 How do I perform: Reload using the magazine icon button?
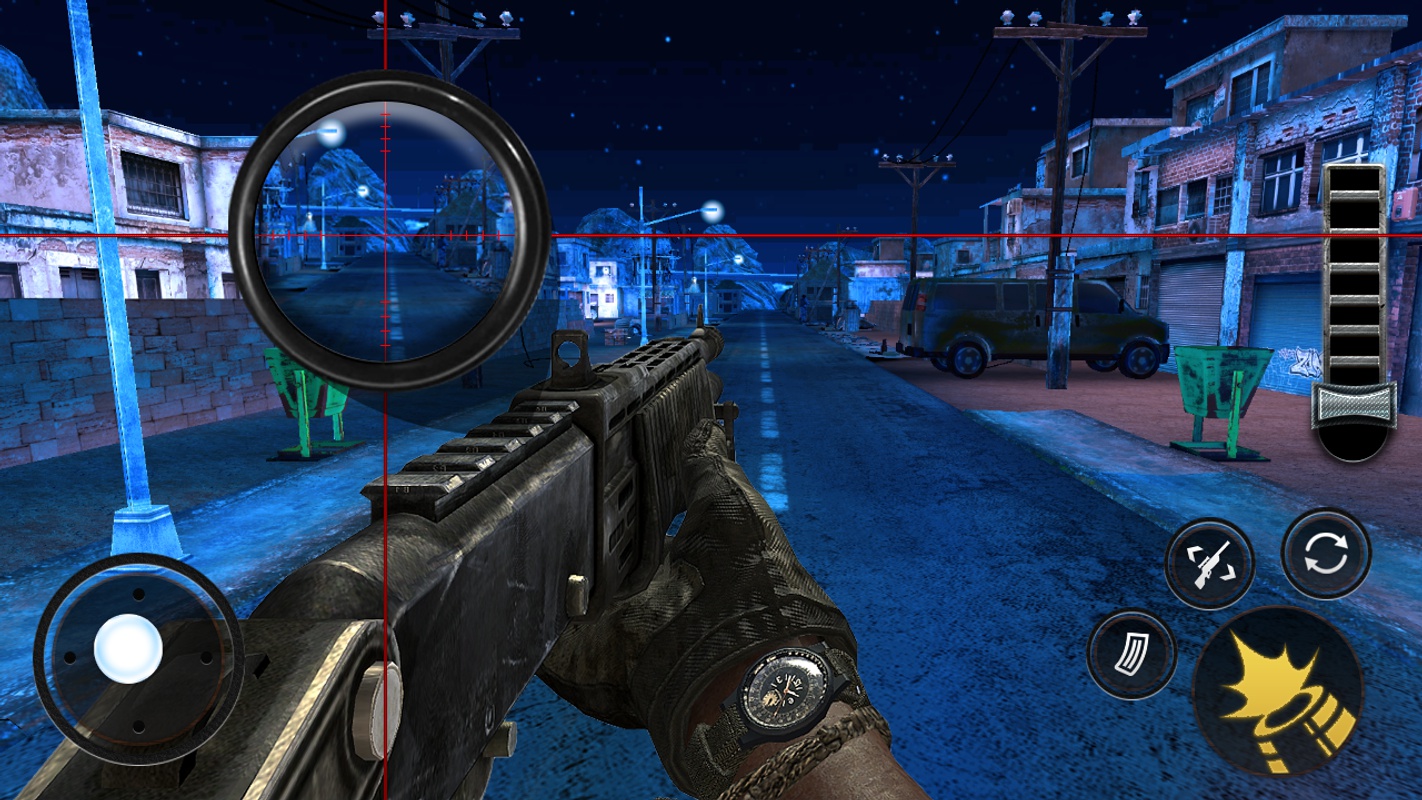(1131, 655)
